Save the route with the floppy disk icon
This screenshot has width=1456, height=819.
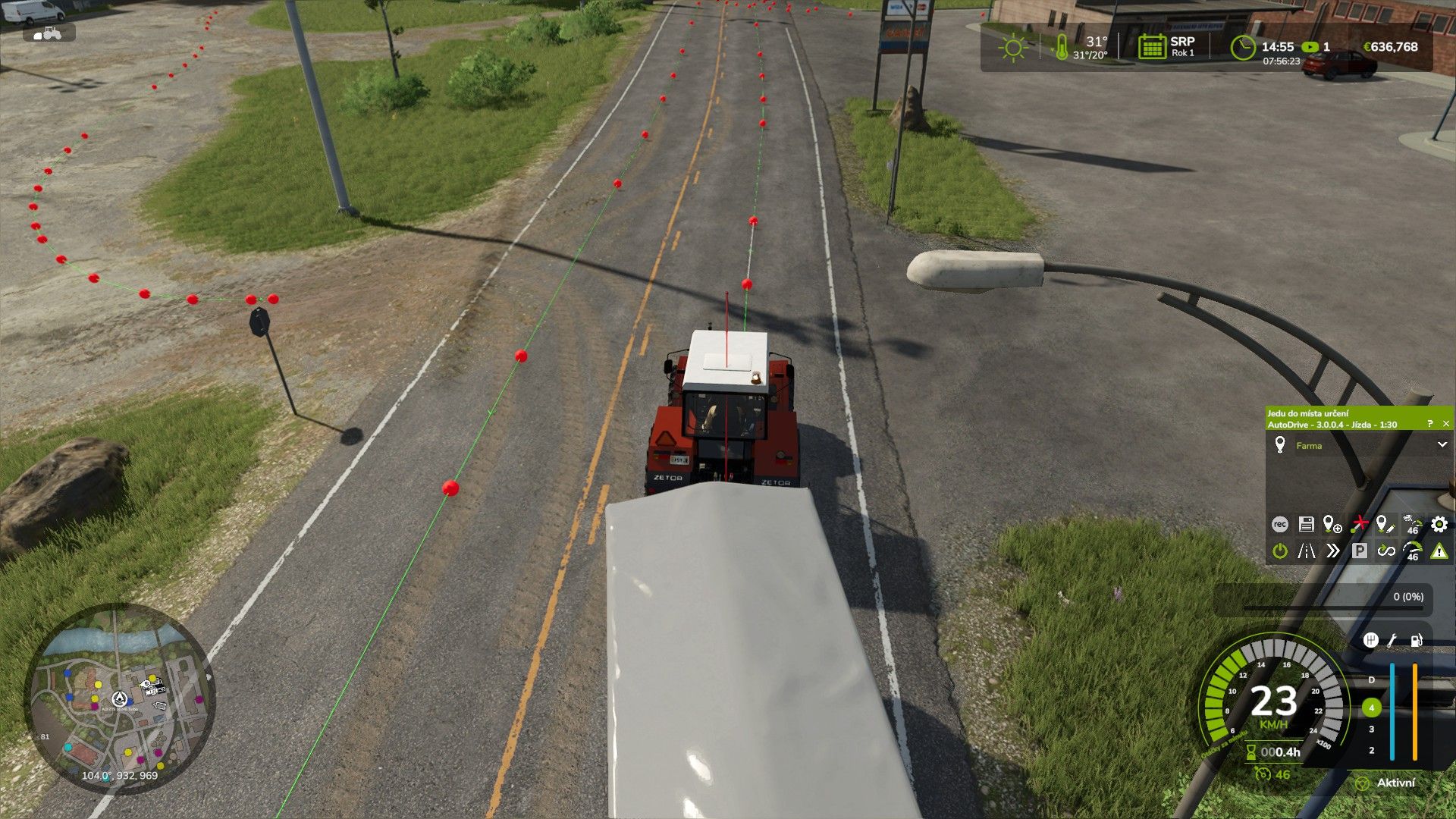[x=1306, y=524]
